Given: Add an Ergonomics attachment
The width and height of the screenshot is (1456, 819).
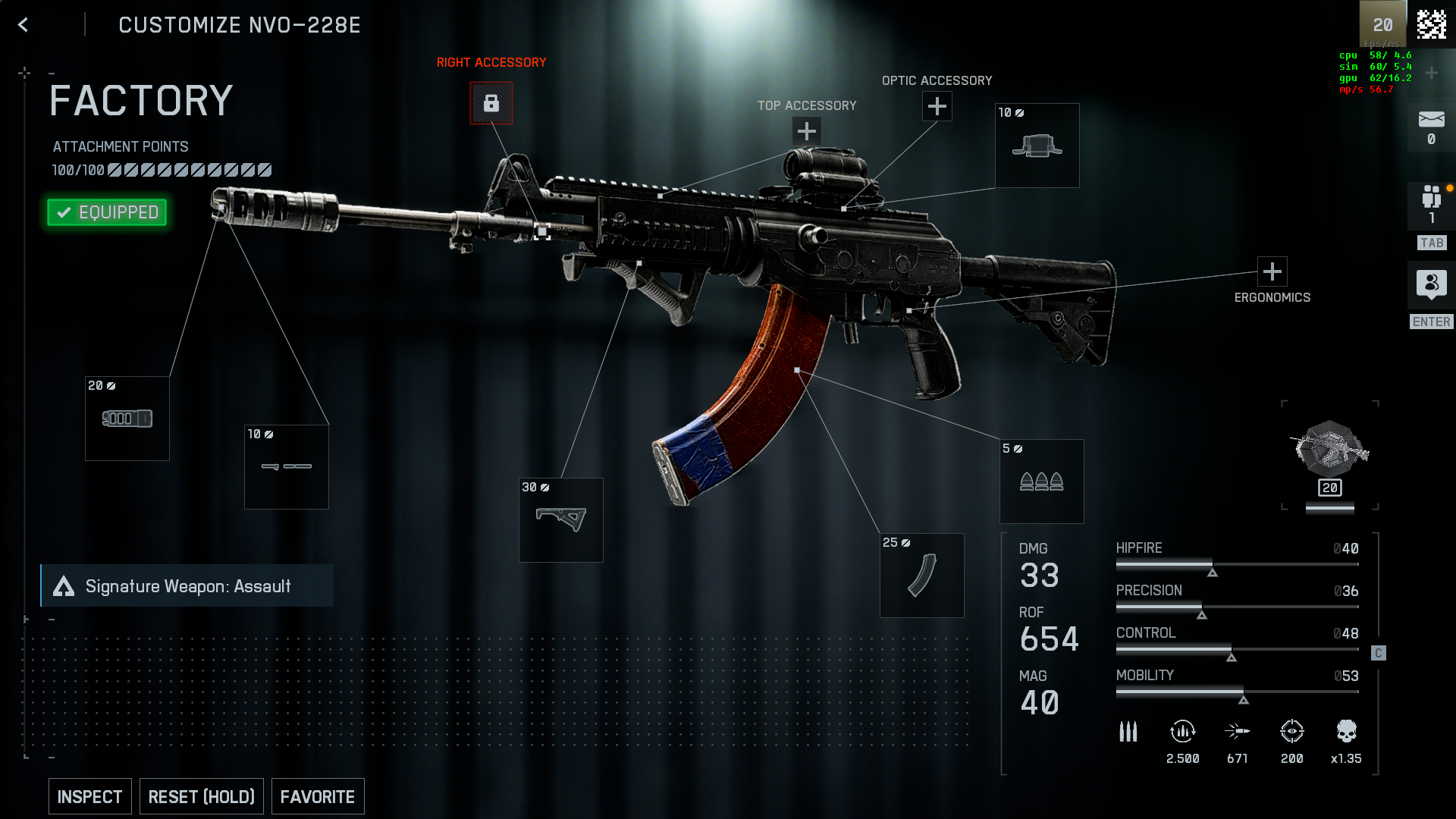Looking at the screenshot, I should coord(1272,271).
